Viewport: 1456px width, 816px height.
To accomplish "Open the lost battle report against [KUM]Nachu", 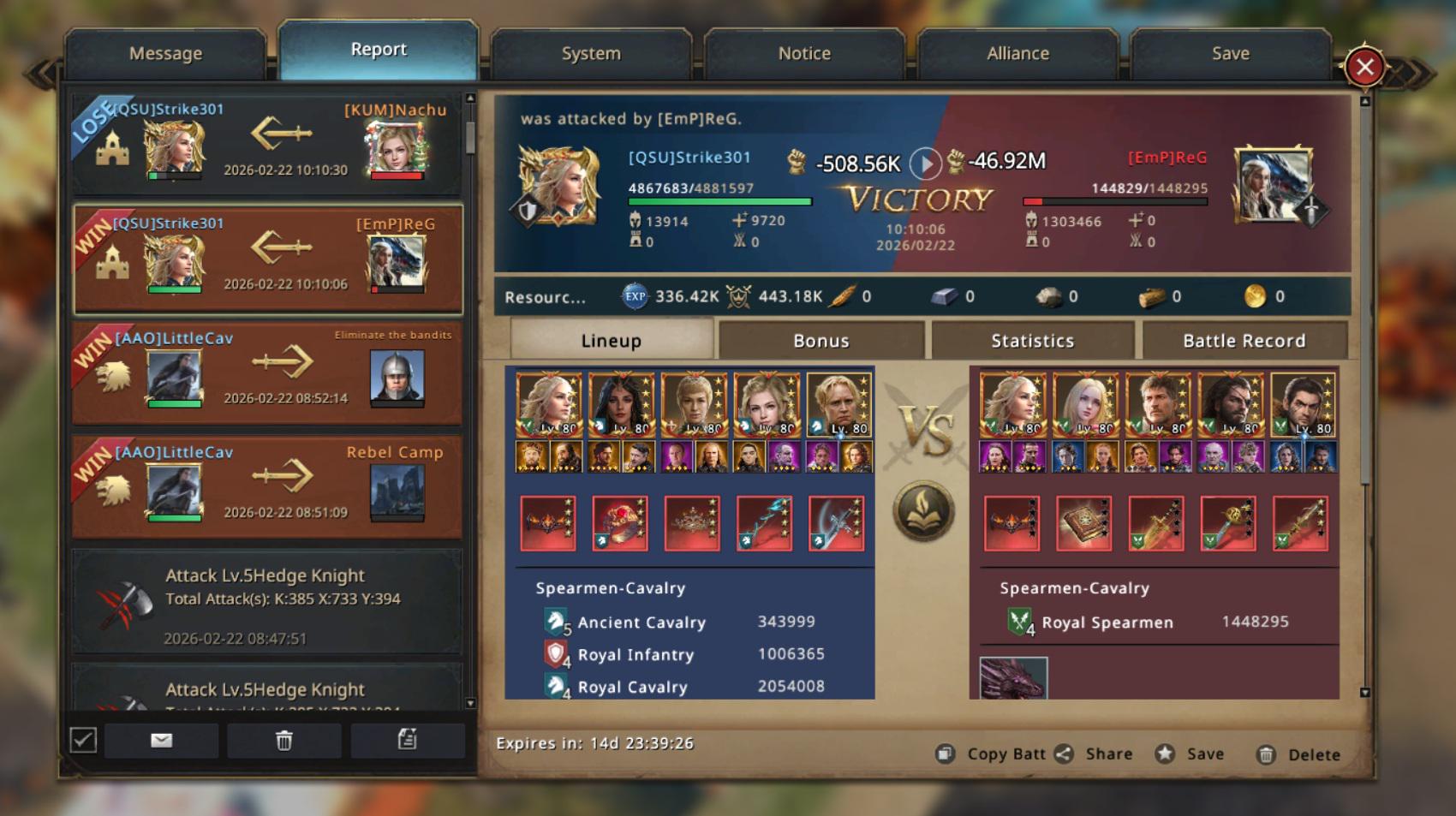I will (267, 144).
